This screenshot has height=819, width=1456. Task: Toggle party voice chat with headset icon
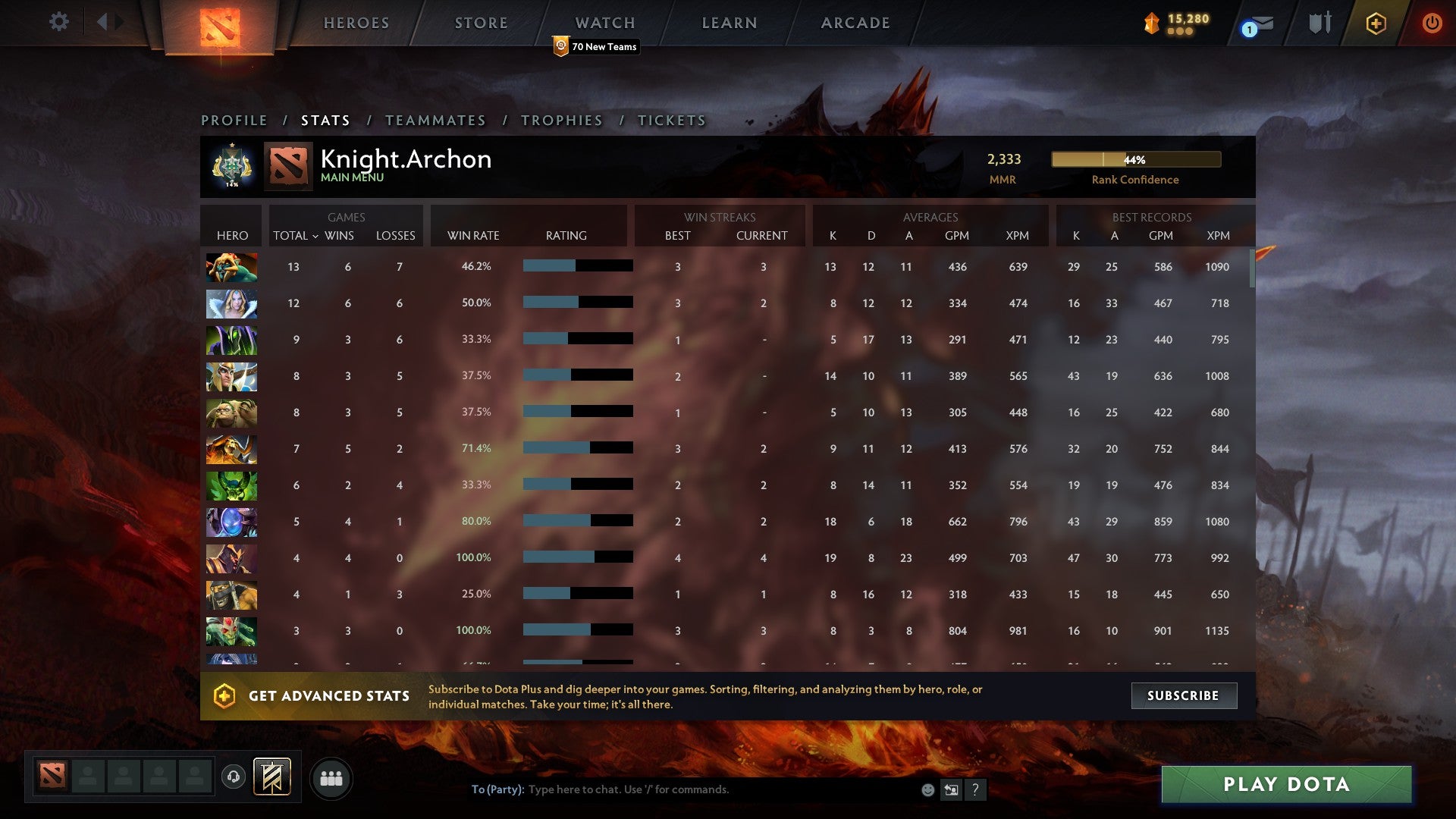(x=233, y=777)
